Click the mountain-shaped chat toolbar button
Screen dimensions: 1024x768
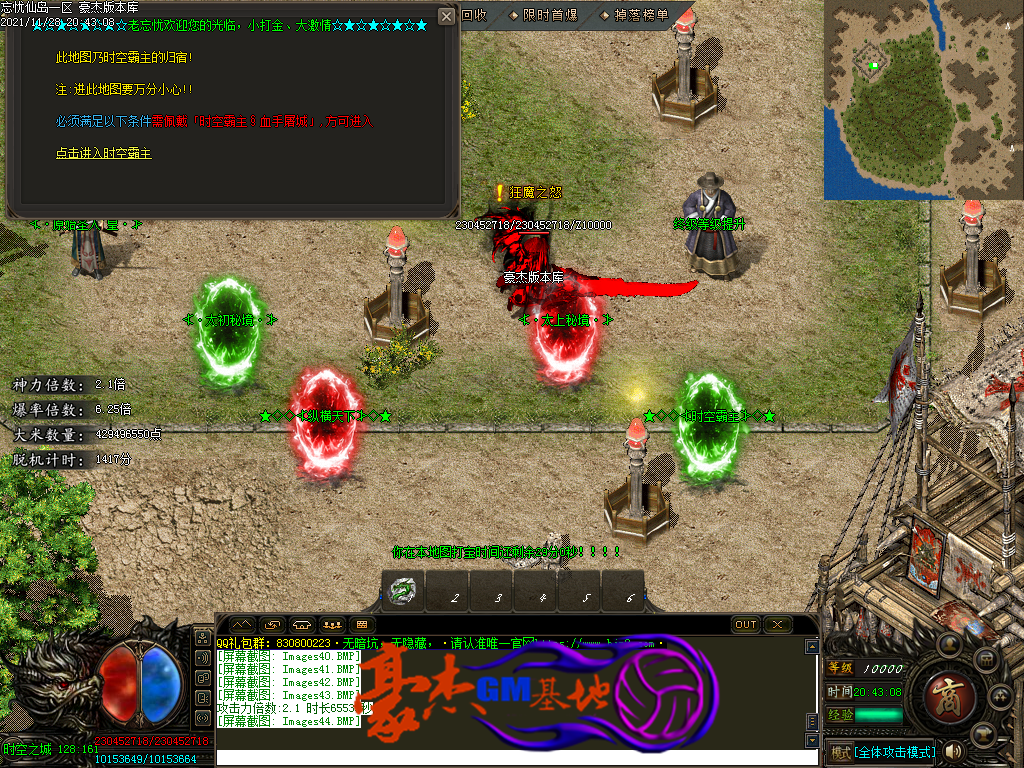click(x=243, y=625)
